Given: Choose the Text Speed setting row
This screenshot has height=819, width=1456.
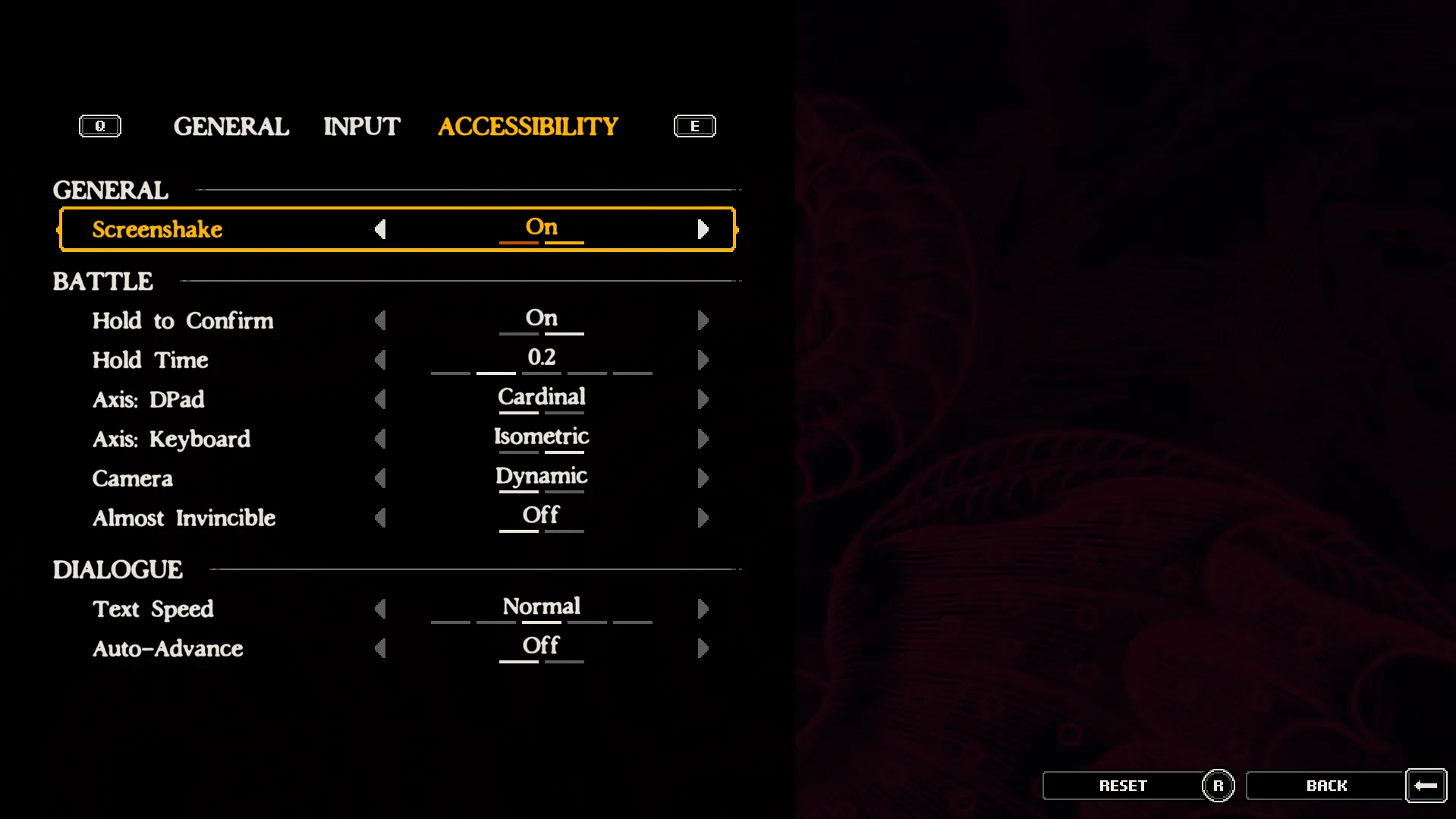Looking at the screenshot, I should coord(153,609).
